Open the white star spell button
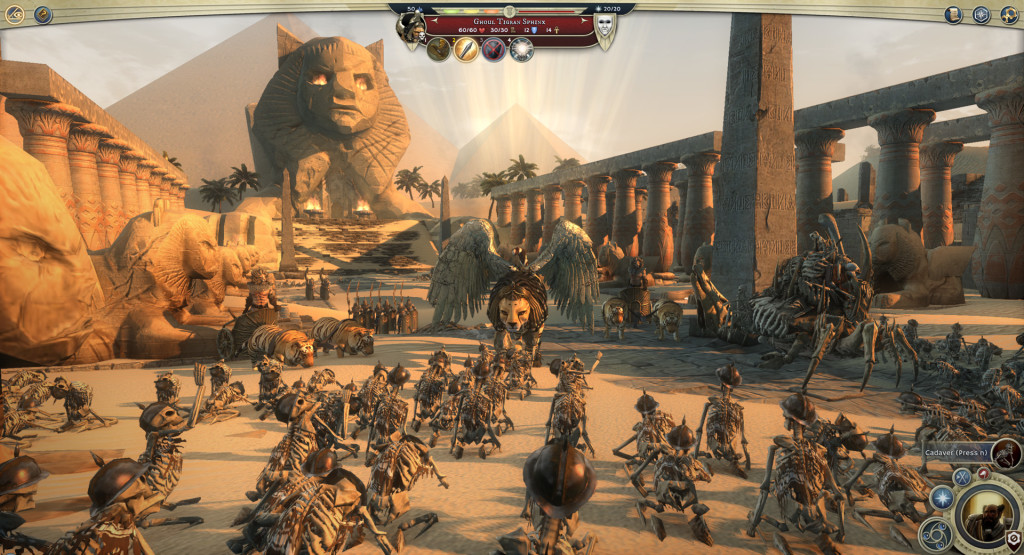1024x555 pixels. [941, 497]
